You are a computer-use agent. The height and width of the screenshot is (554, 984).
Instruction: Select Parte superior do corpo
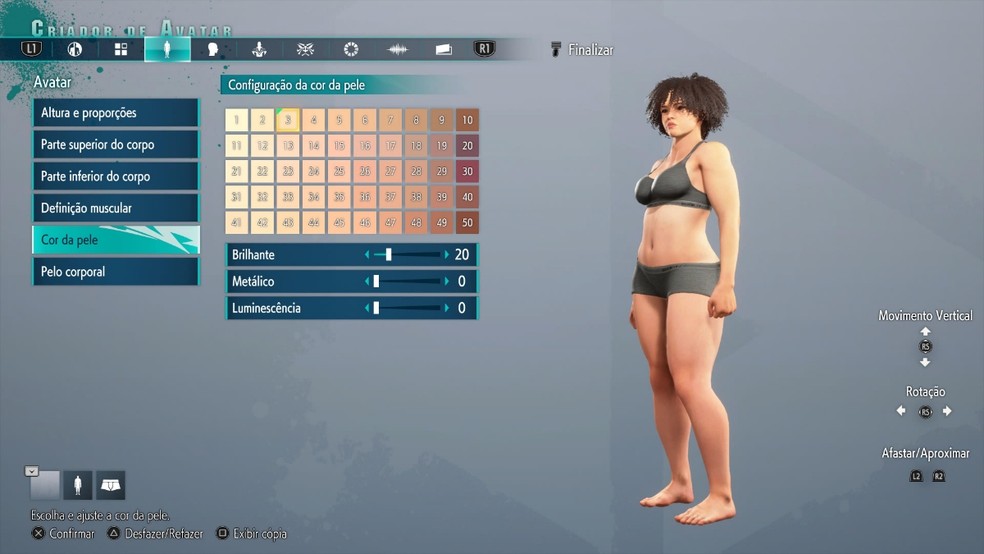point(115,145)
